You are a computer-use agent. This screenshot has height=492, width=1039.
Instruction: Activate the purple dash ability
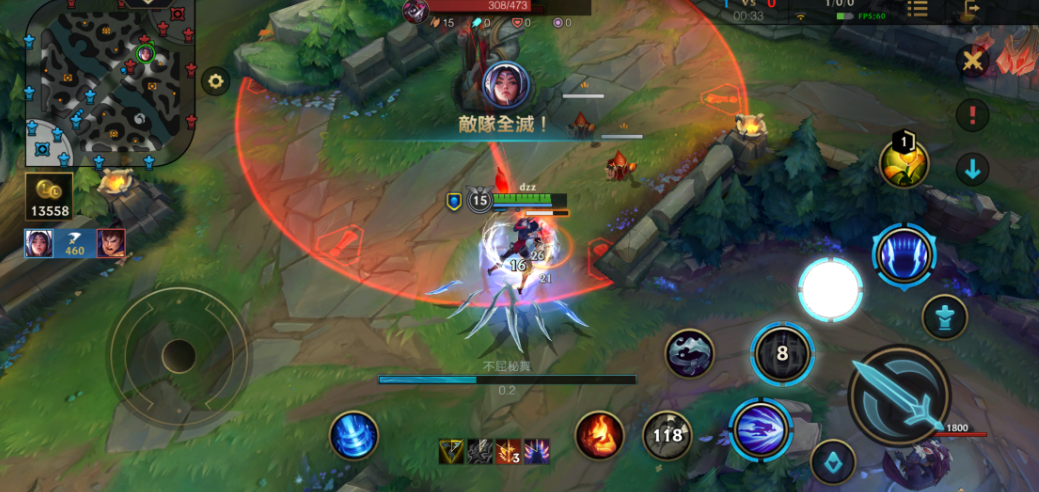(760, 428)
